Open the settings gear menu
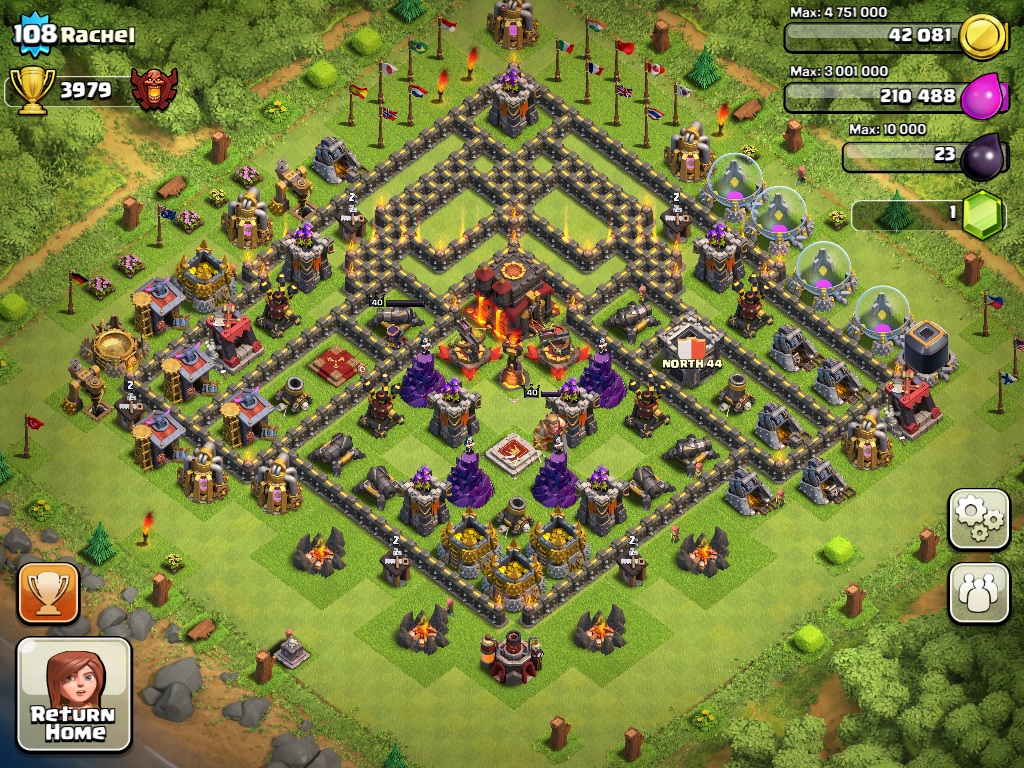Viewport: 1024px width, 768px height. (x=978, y=518)
